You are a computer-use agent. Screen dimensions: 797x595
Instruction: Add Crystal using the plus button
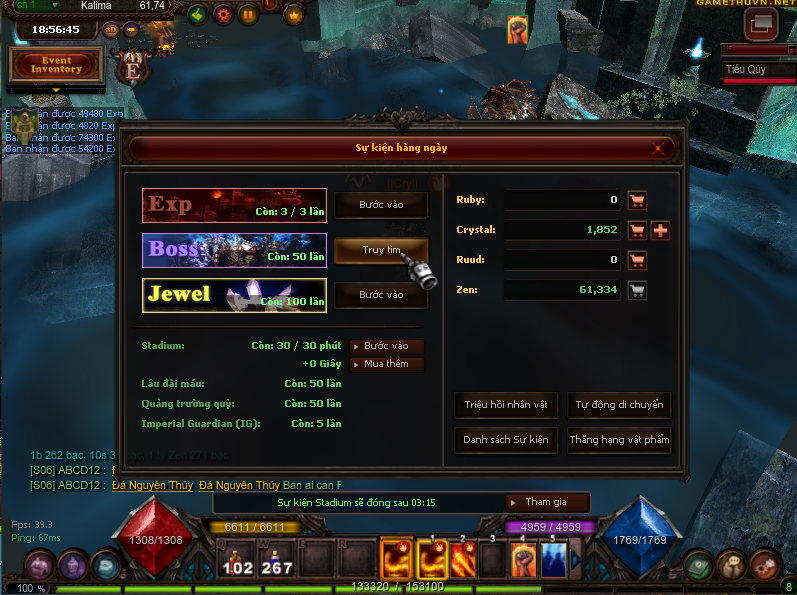coord(661,230)
